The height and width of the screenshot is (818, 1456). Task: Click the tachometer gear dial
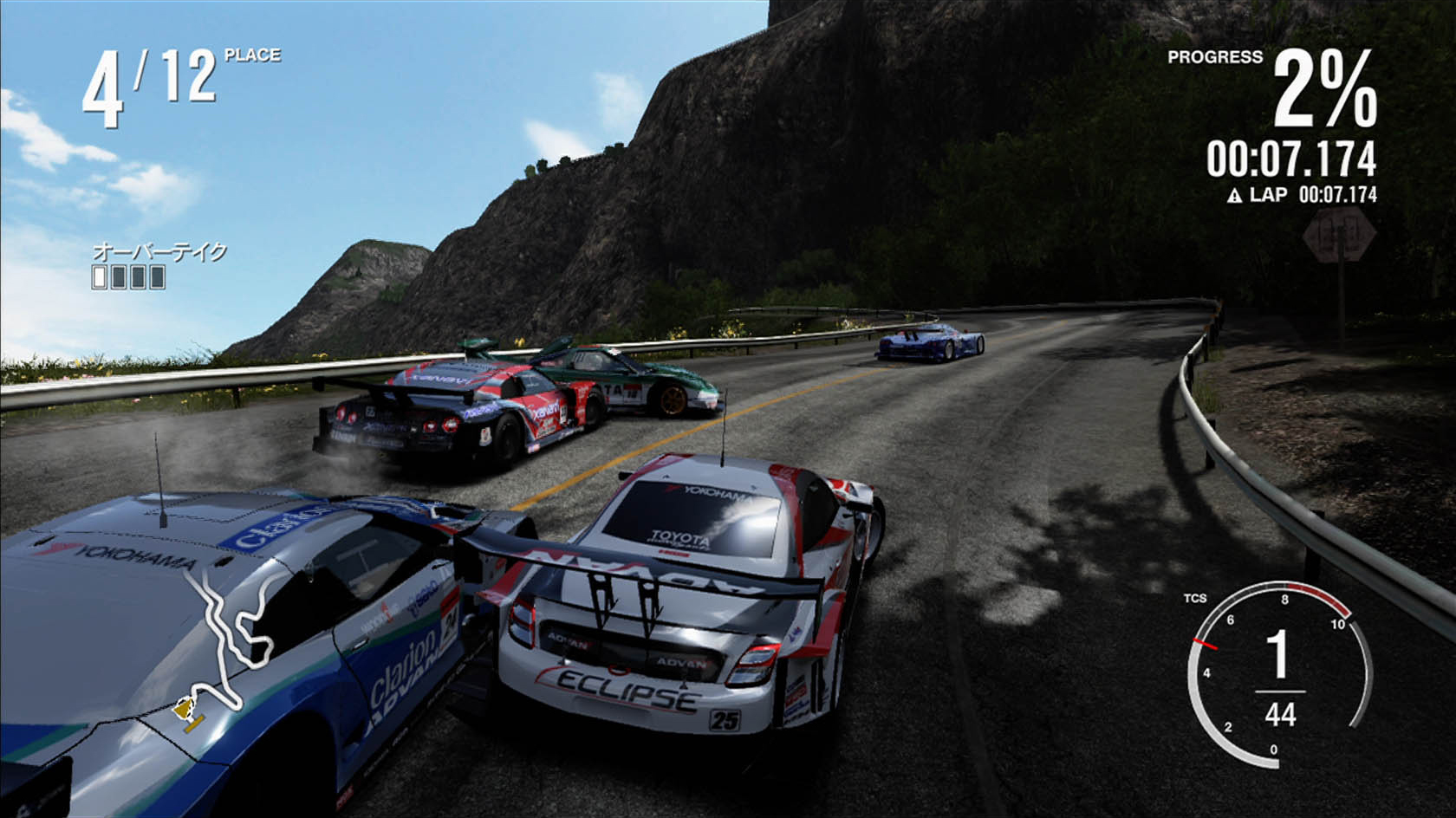click(1278, 674)
